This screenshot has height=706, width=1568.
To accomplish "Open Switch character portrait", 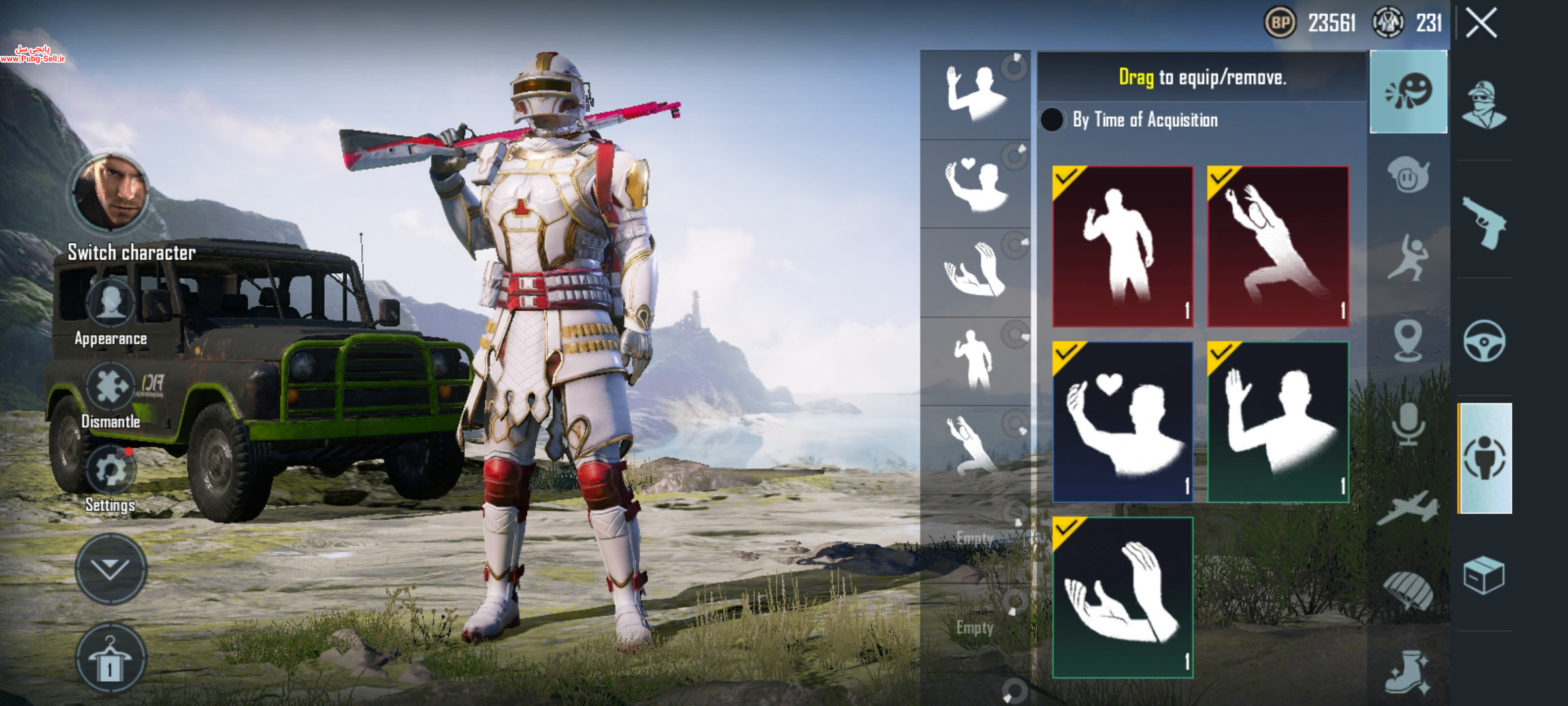I will tap(110, 193).
